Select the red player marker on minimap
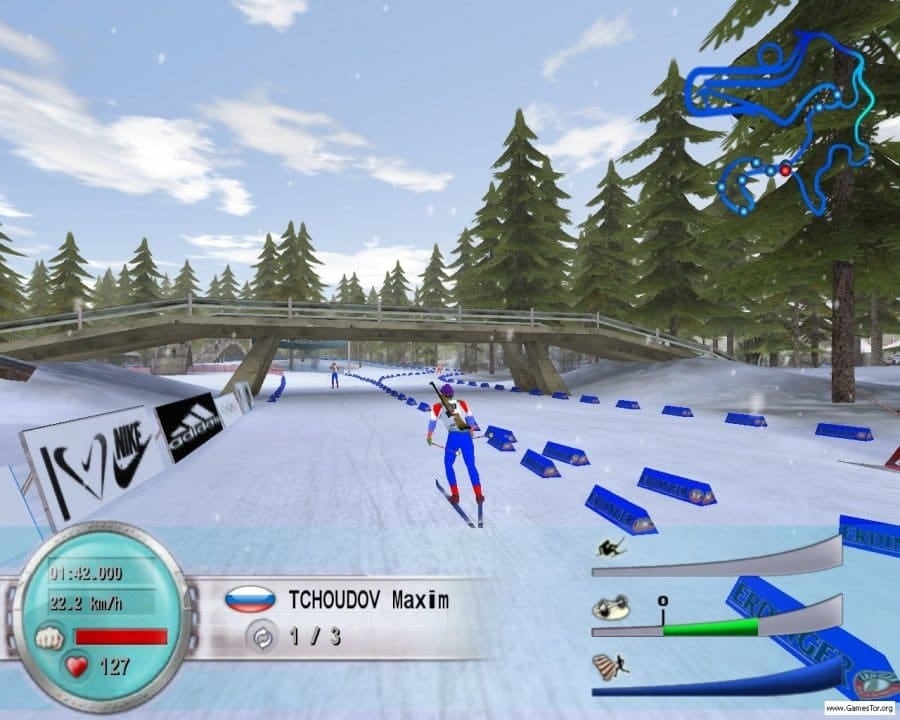Screen dimensions: 900x720 [x=785, y=171]
